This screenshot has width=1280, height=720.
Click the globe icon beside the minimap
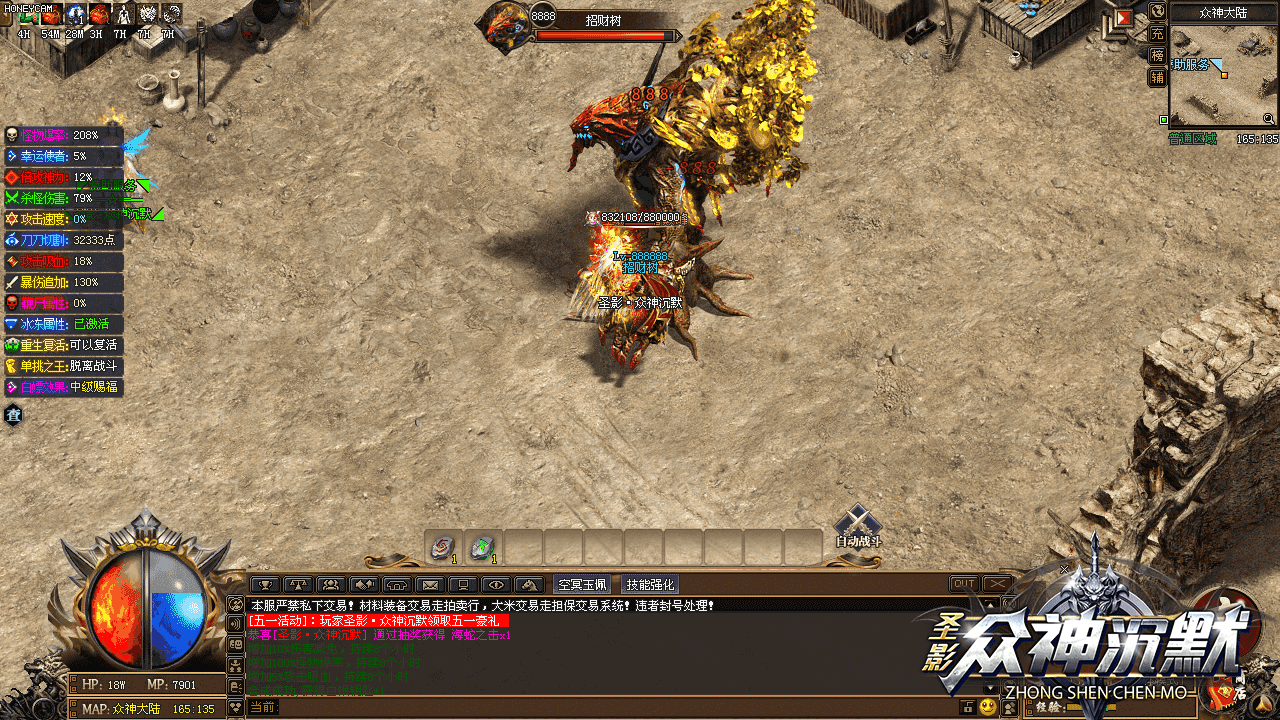click(1157, 12)
